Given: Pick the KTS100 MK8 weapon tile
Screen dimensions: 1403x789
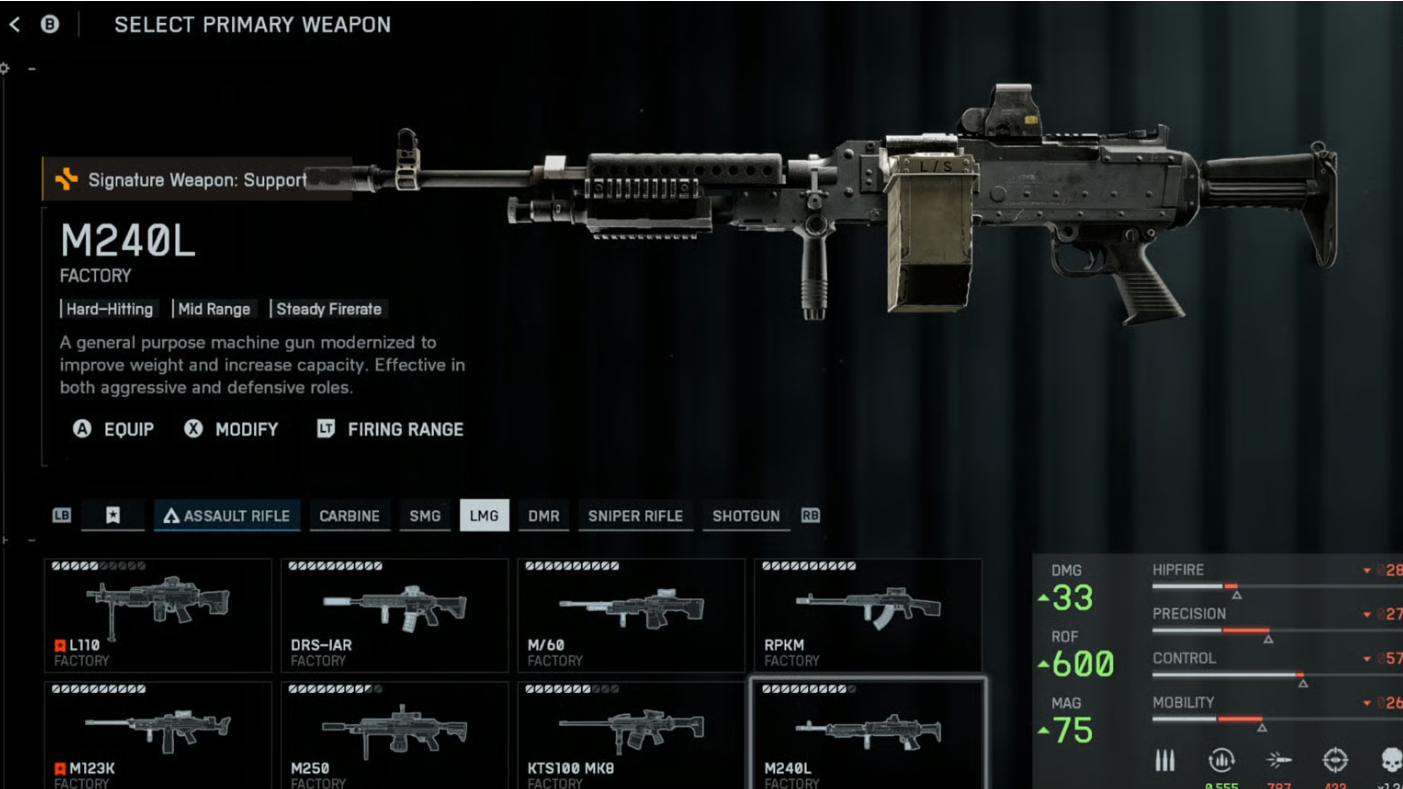Looking at the screenshot, I should pos(631,735).
